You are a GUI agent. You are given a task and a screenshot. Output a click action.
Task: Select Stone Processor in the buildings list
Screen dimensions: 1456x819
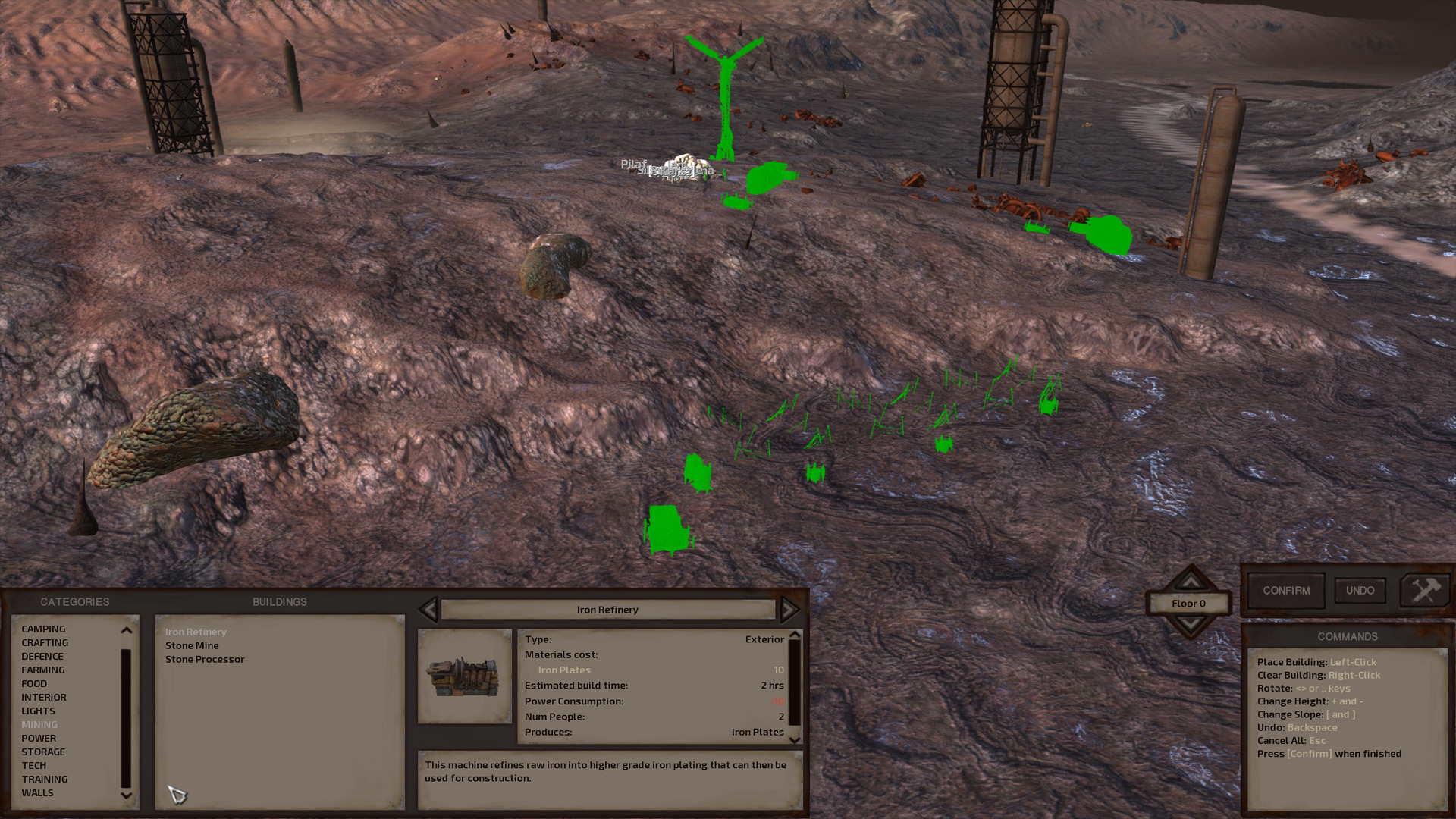205,659
